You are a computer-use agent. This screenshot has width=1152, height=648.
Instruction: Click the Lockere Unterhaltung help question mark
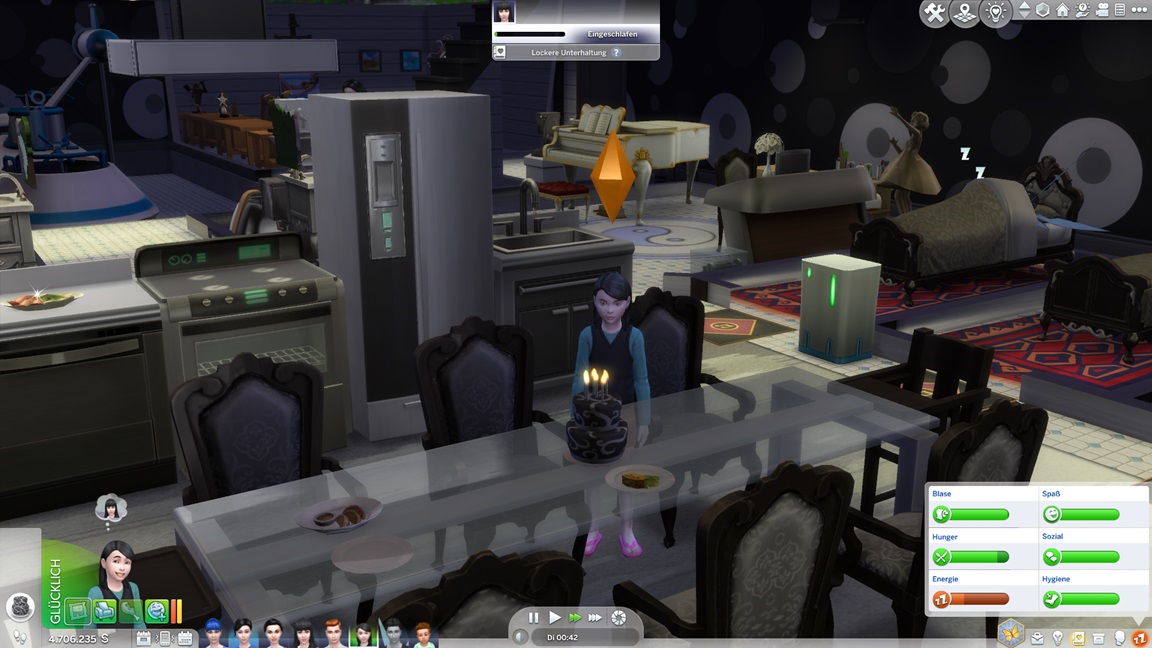point(617,52)
